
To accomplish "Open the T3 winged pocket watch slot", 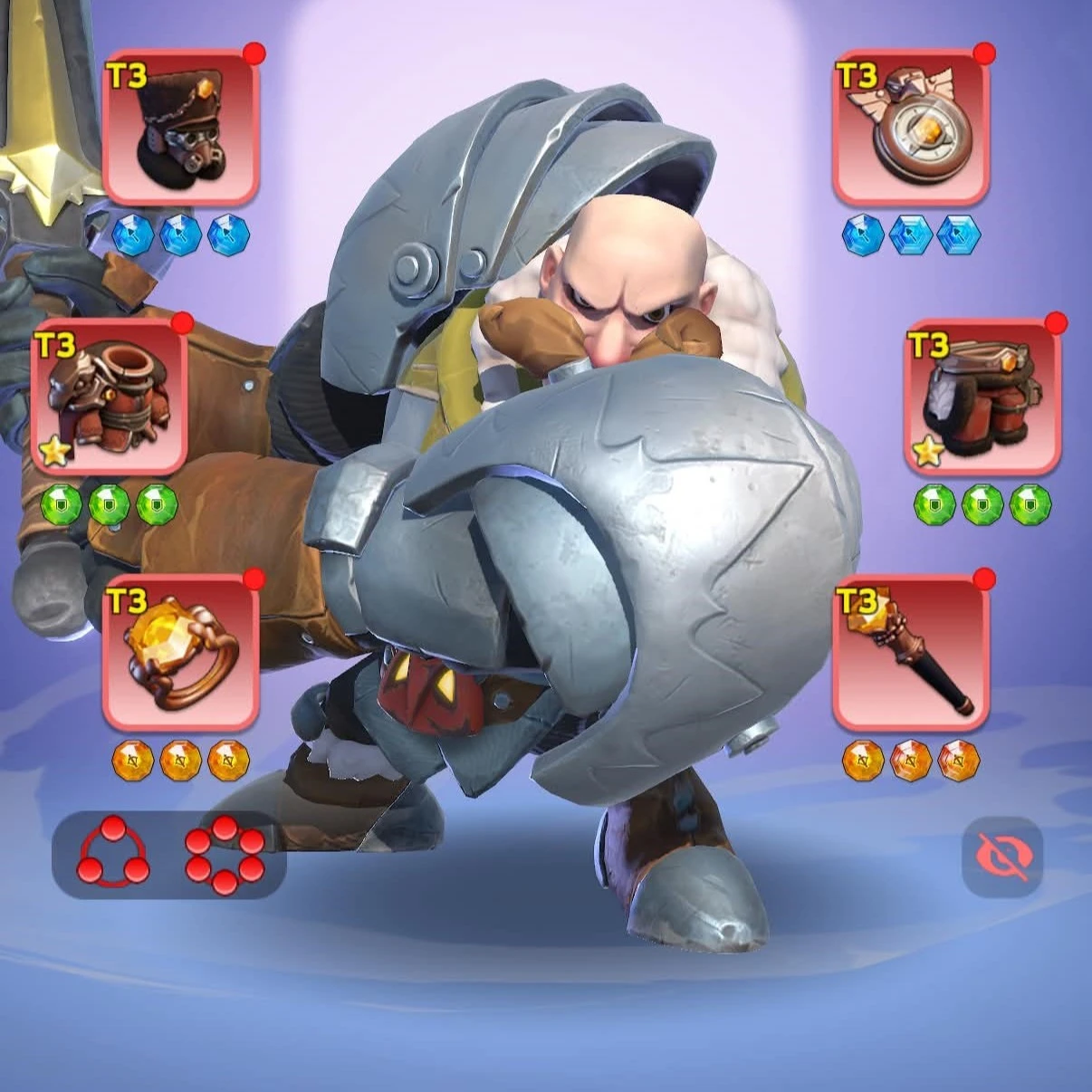I will click(911, 128).
